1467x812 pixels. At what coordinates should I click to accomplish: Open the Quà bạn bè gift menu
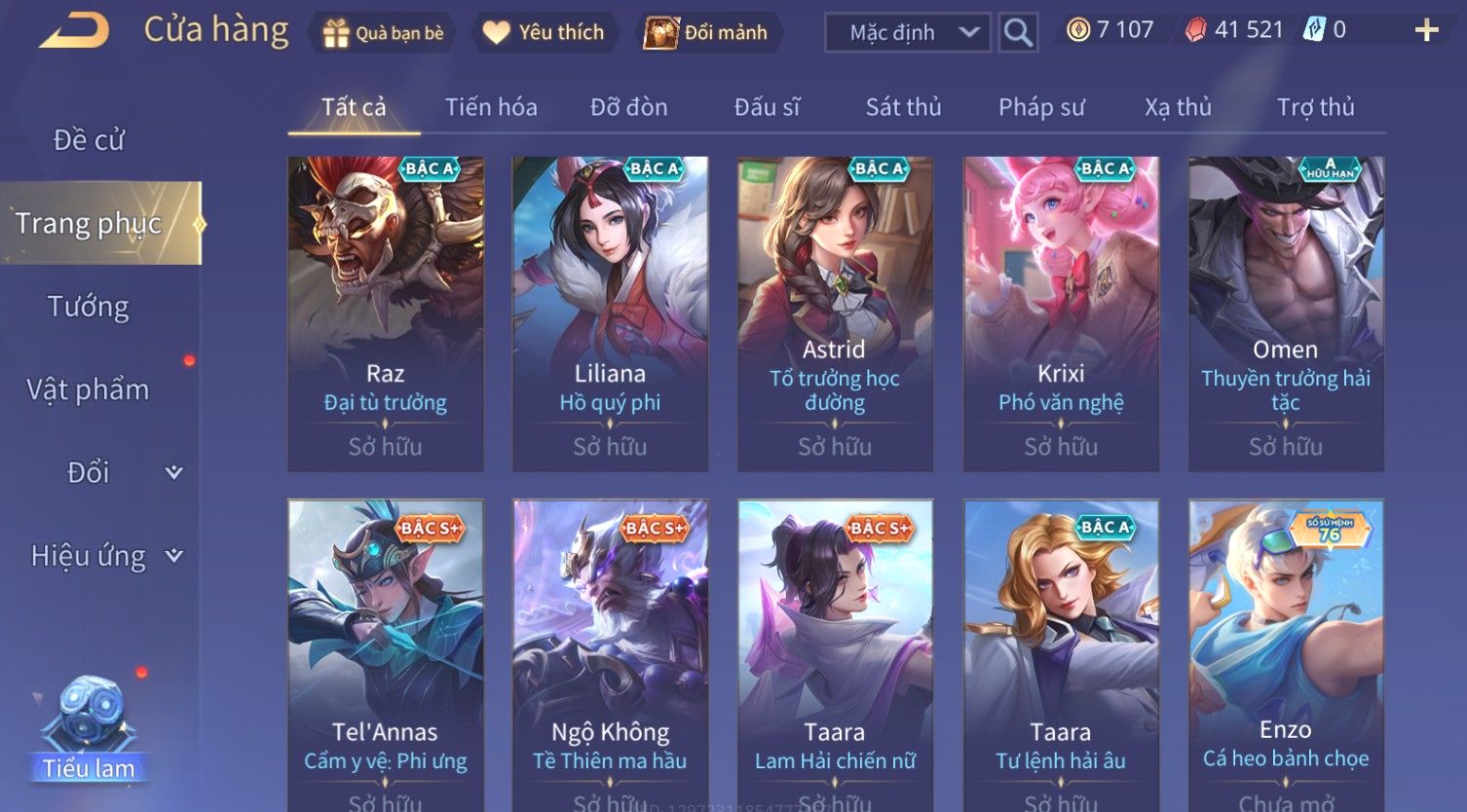(x=383, y=33)
